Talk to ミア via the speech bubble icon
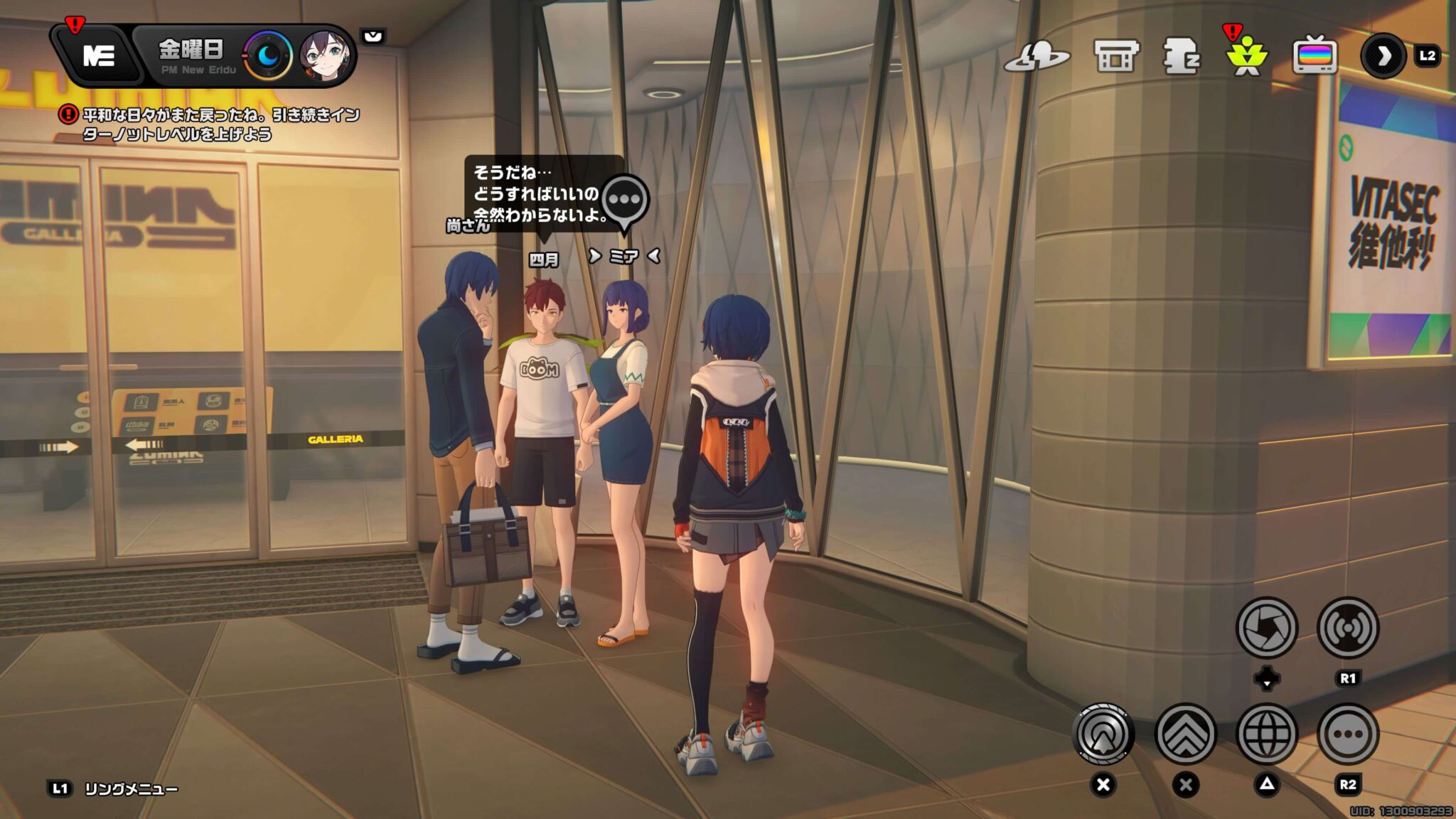1456x819 pixels. tap(625, 202)
